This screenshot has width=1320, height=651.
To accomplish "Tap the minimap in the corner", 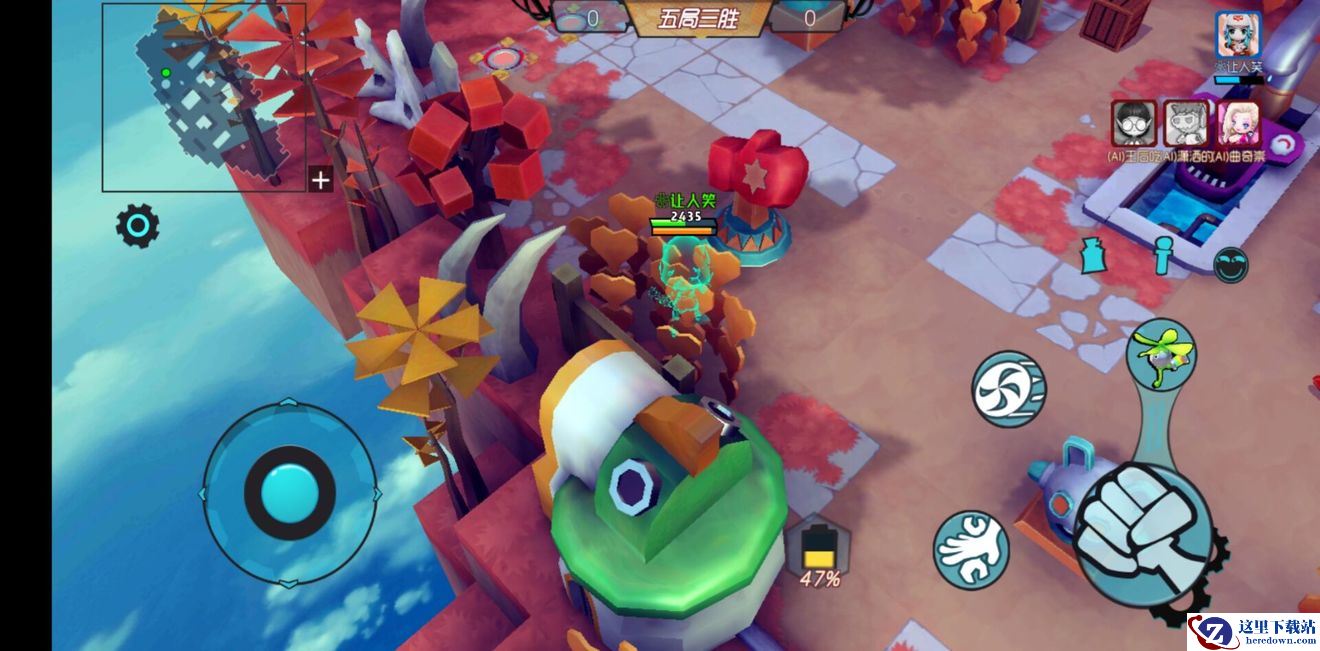I will click(x=203, y=96).
